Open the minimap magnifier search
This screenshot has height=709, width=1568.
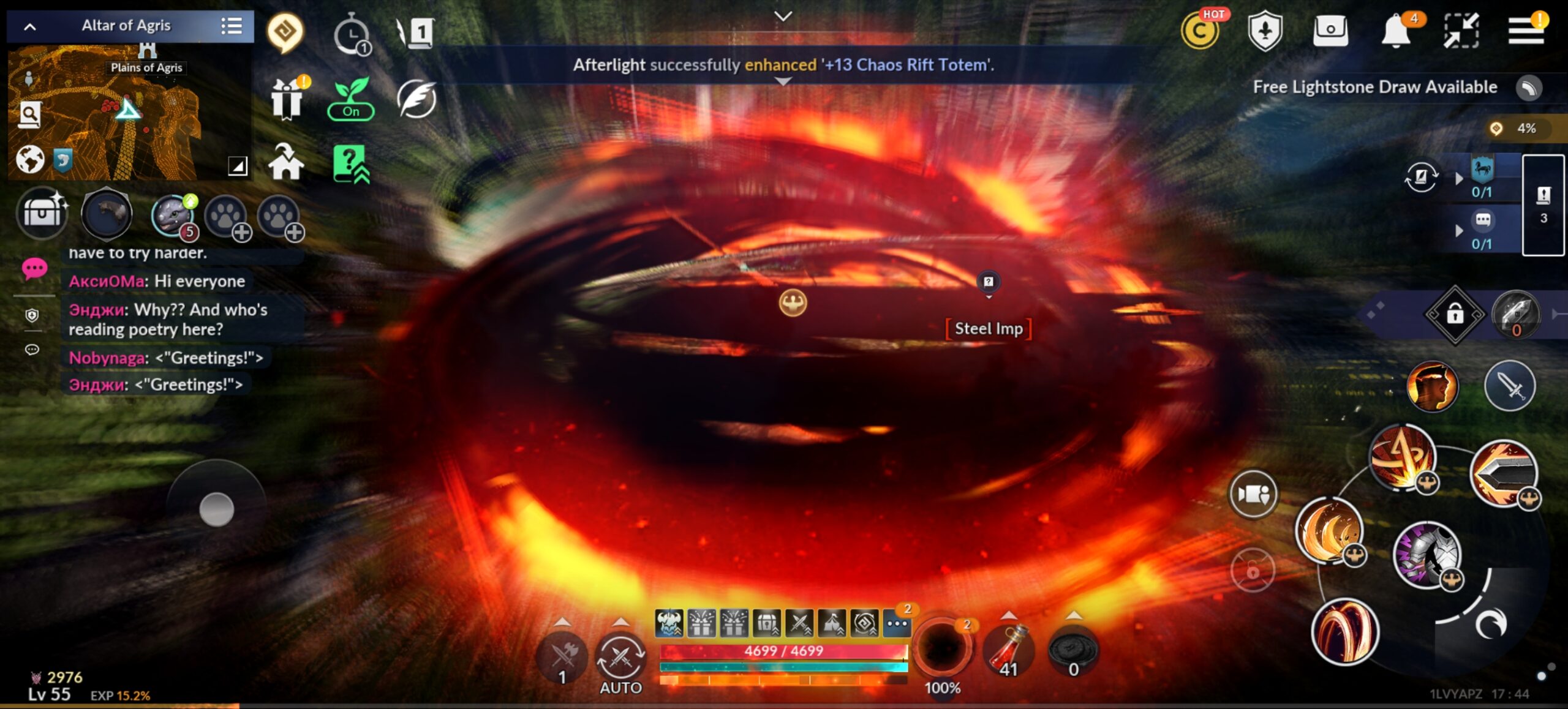tap(30, 114)
